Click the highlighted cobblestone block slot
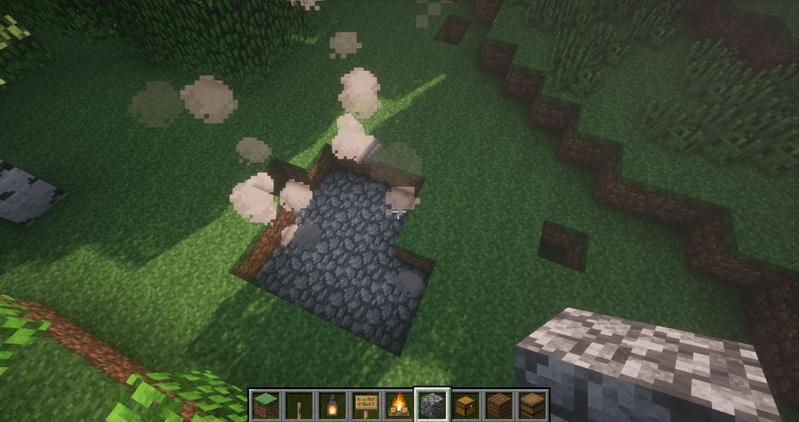Image resolution: width=799 pixels, height=422 pixels. (433, 405)
